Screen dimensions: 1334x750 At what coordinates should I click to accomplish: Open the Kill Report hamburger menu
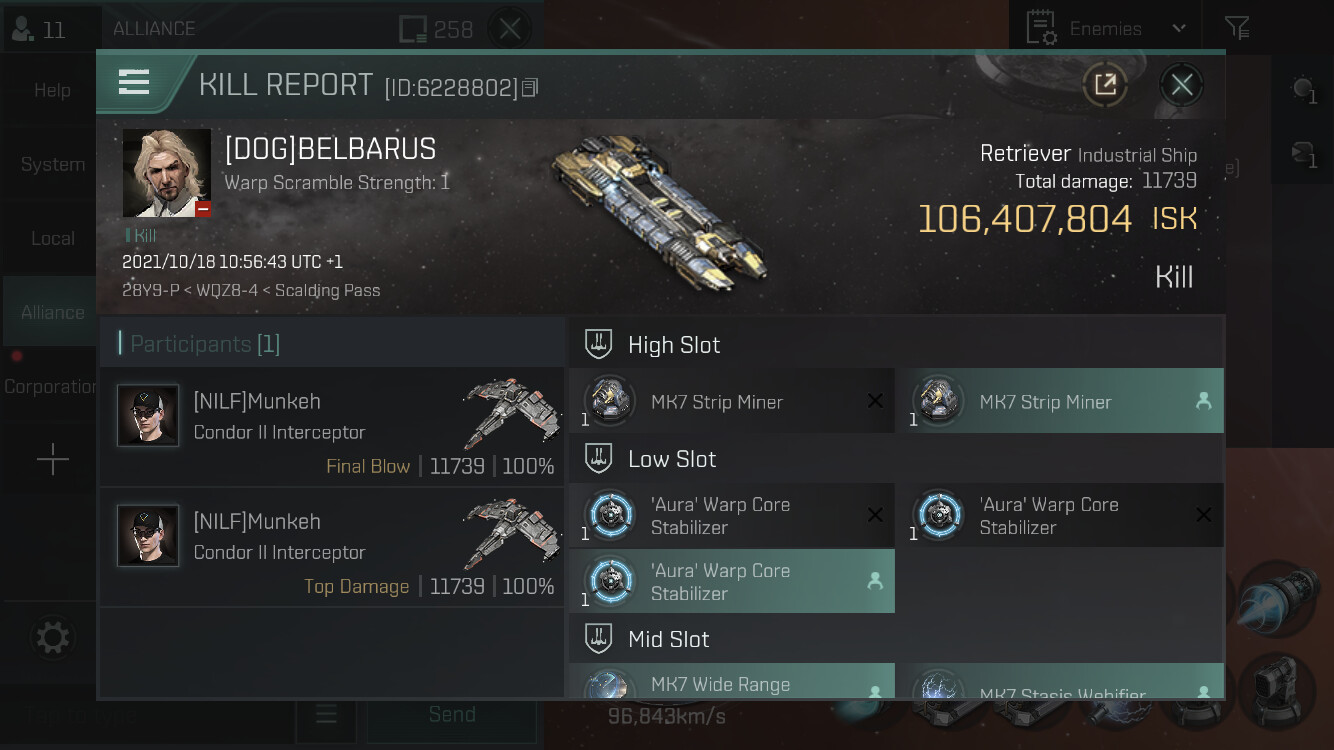point(134,82)
